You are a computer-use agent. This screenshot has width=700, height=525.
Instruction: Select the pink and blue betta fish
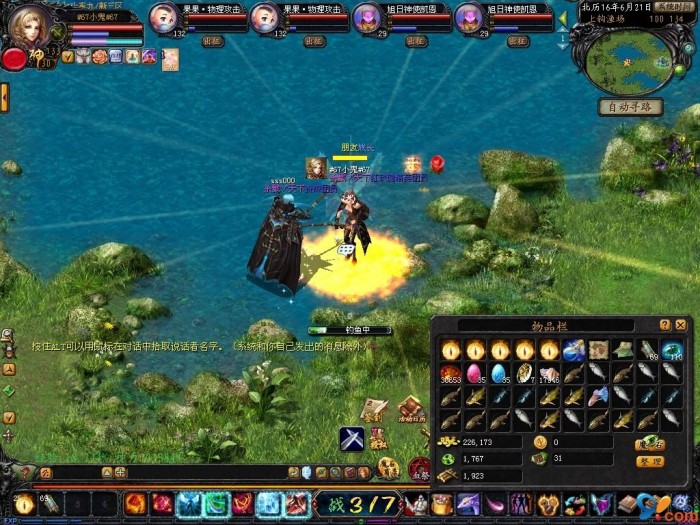coord(597,397)
